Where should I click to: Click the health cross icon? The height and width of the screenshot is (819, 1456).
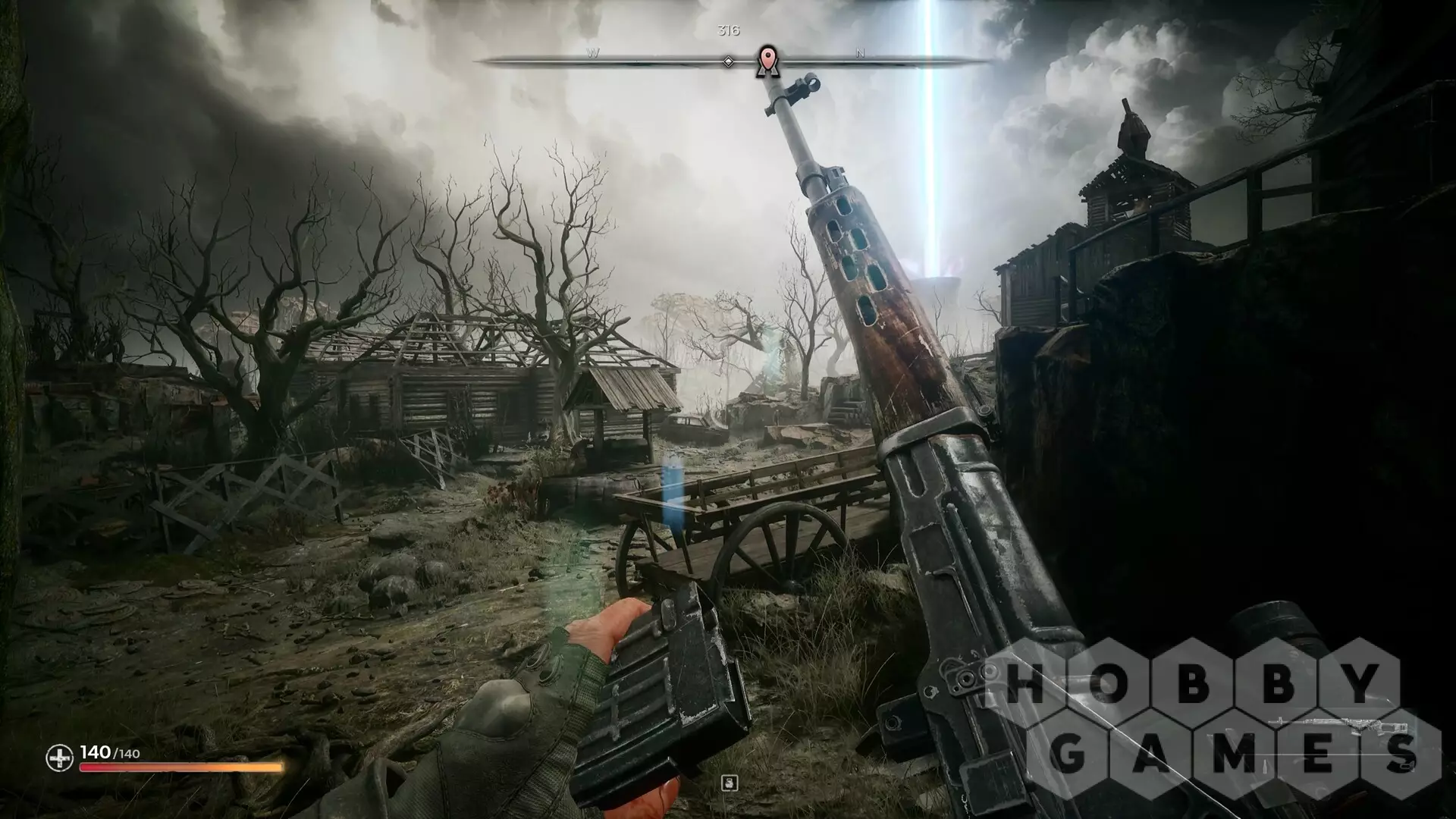pos(58,757)
